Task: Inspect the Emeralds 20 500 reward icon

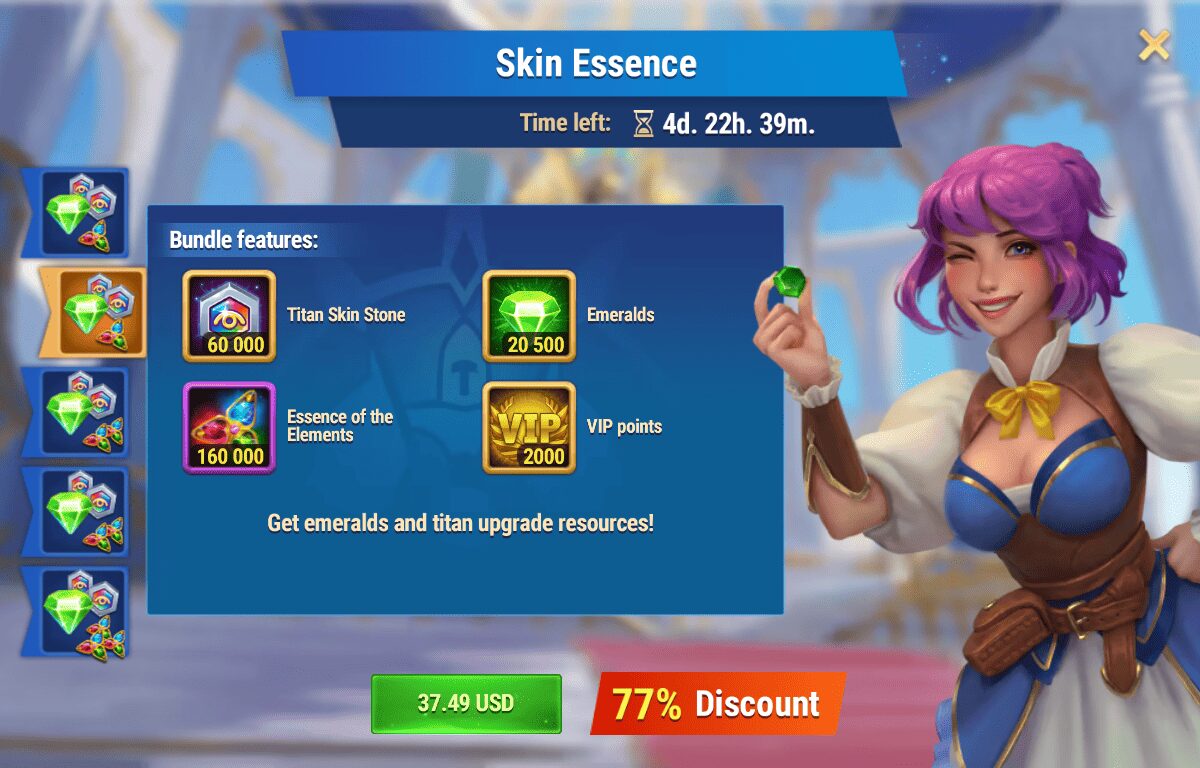Action: (529, 315)
